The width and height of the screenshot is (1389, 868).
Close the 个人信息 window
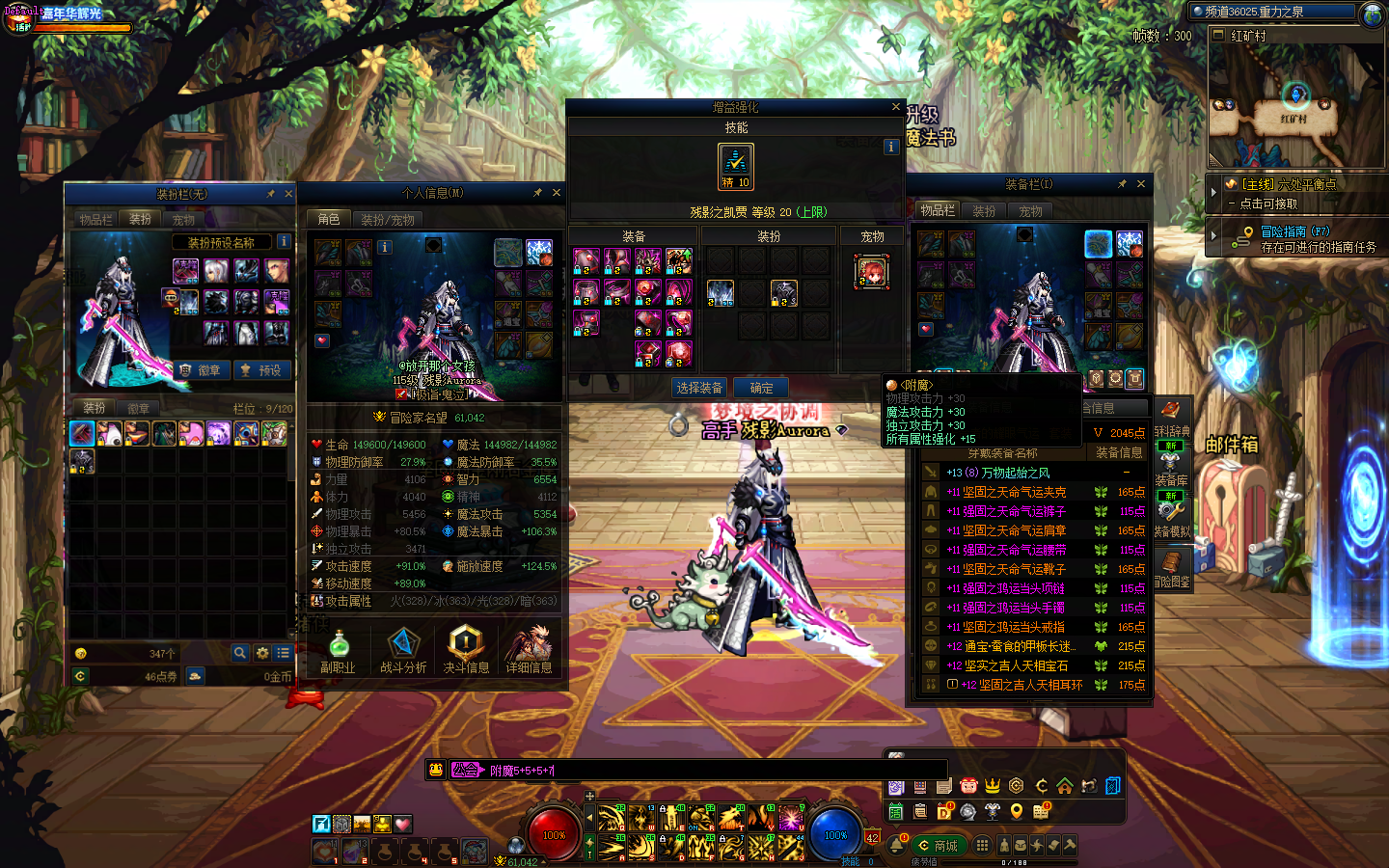pyautogui.click(x=556, y=193)
